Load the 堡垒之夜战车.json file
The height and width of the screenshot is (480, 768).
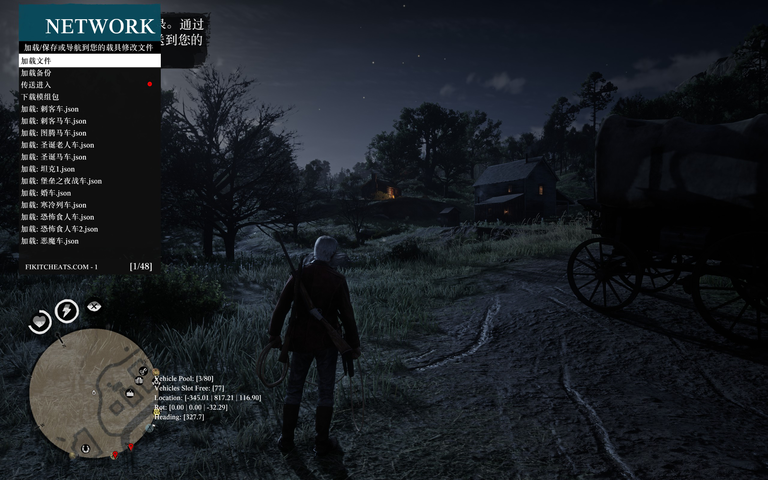point(89,181)
